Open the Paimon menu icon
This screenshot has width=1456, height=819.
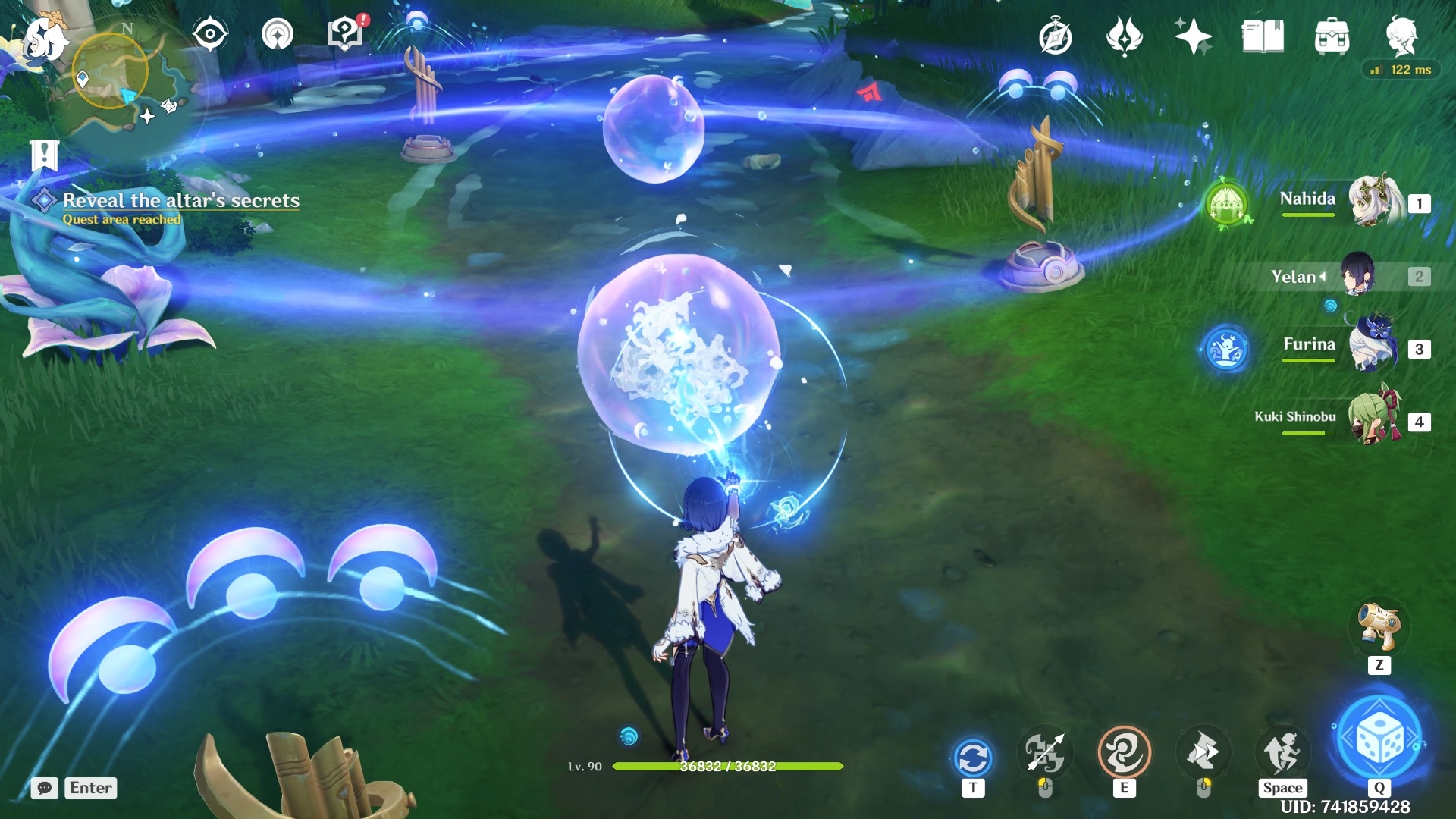43,38
